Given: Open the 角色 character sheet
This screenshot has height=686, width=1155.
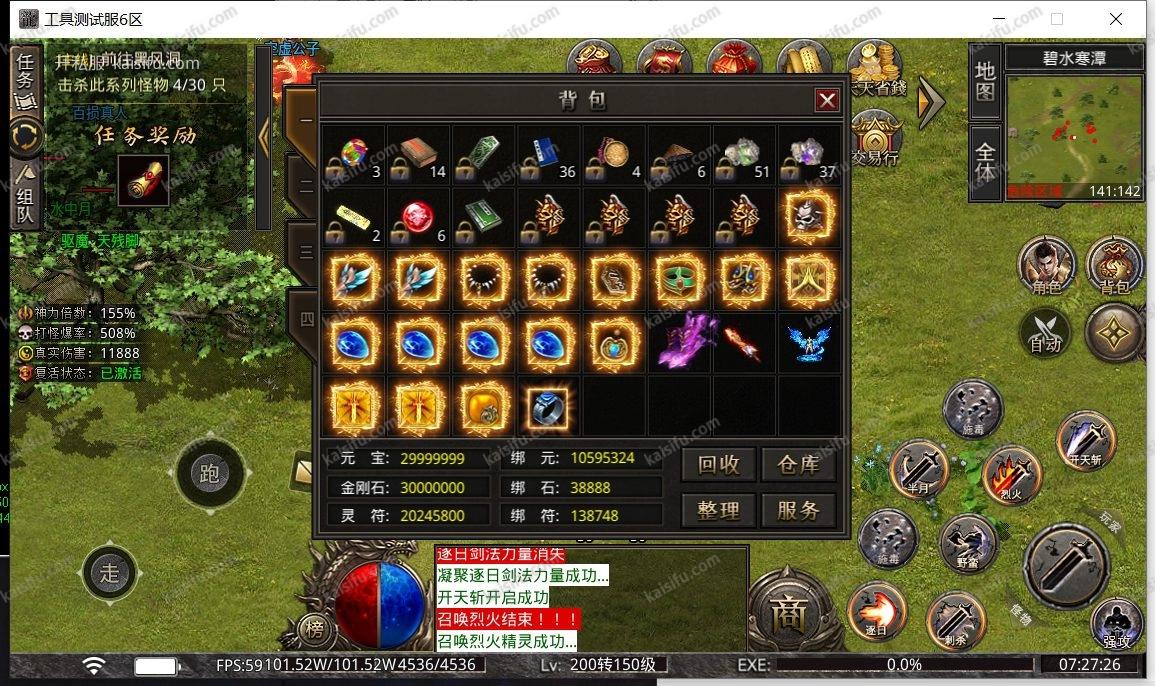Looking at the screenshot, I should 1046,266.
